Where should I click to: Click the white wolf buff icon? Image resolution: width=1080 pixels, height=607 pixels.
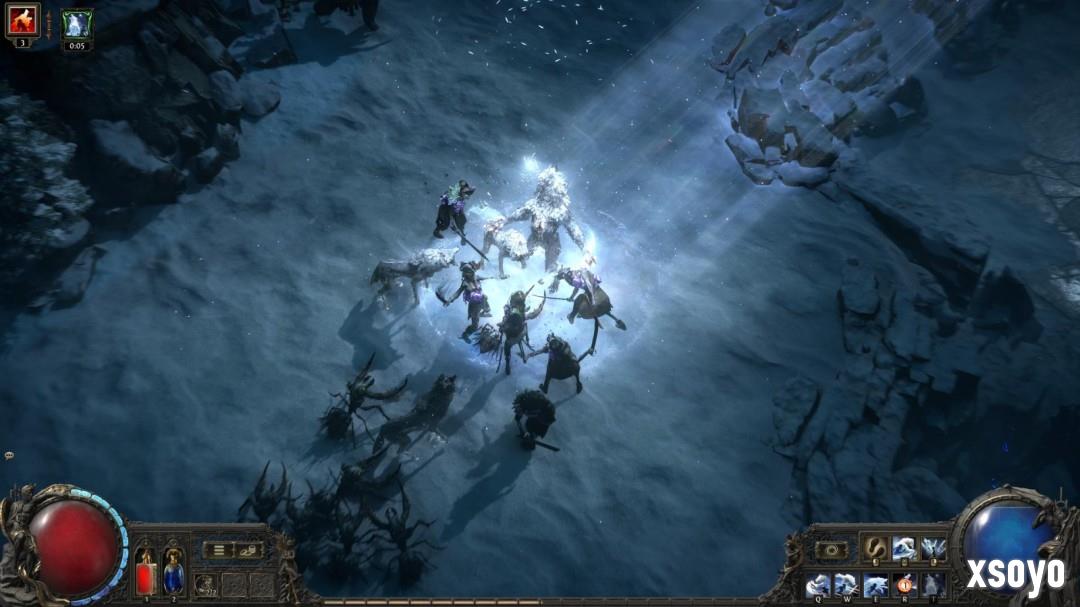[77, 23]
